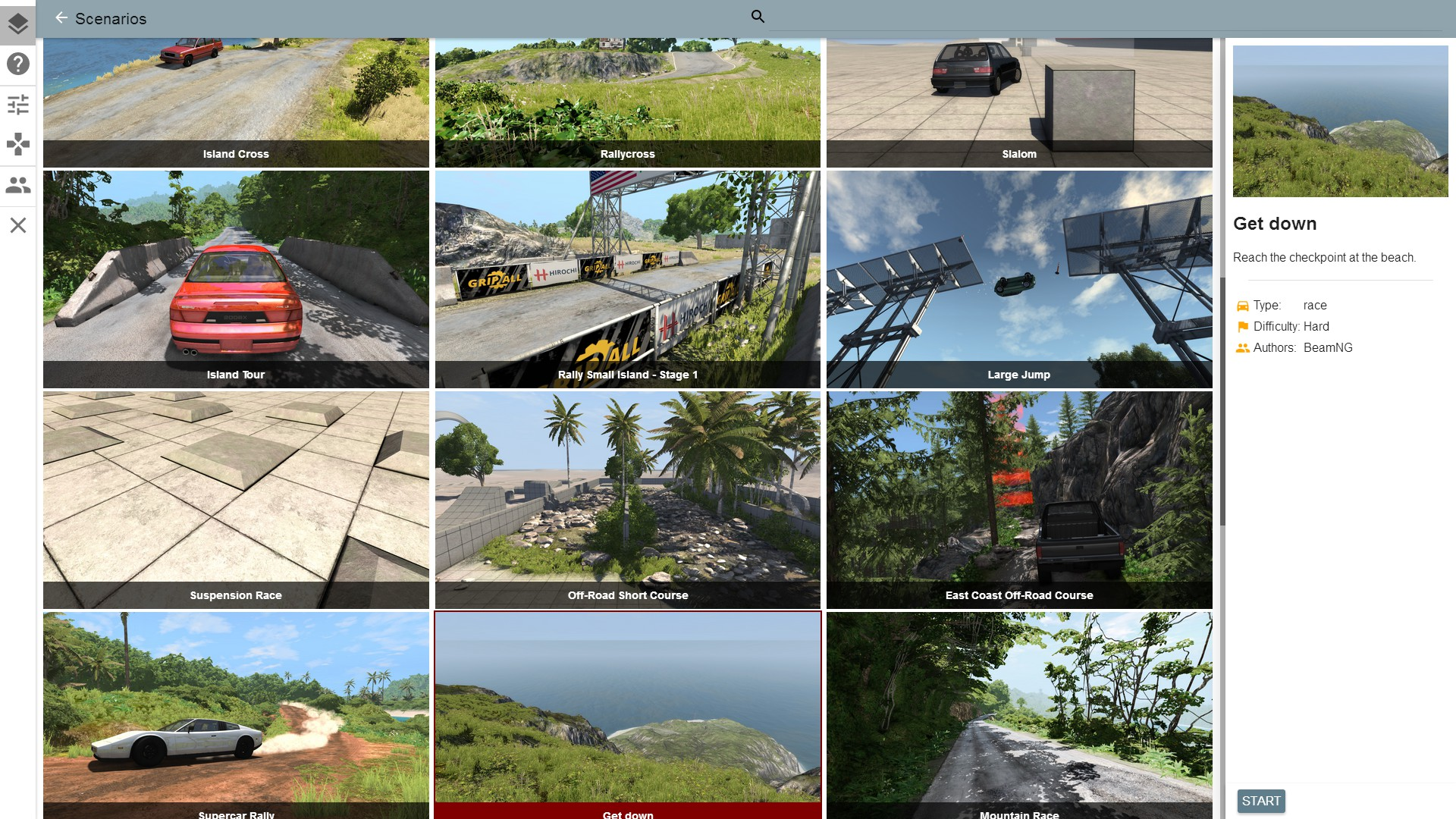
Task: Pick the Off-Road Short Course scenario
Action: (627, 500)
